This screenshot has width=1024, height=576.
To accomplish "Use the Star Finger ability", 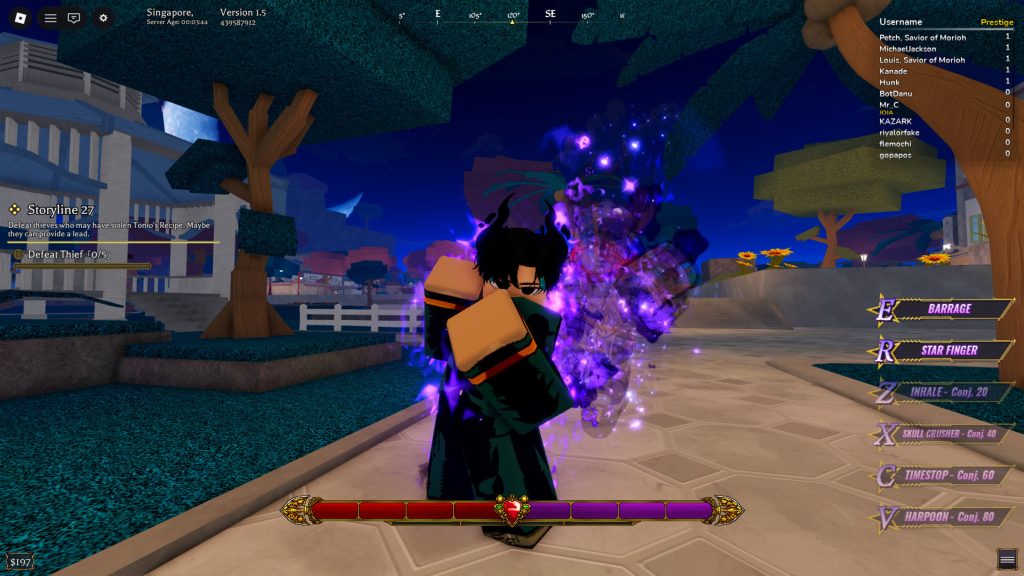I will [948, 350].
